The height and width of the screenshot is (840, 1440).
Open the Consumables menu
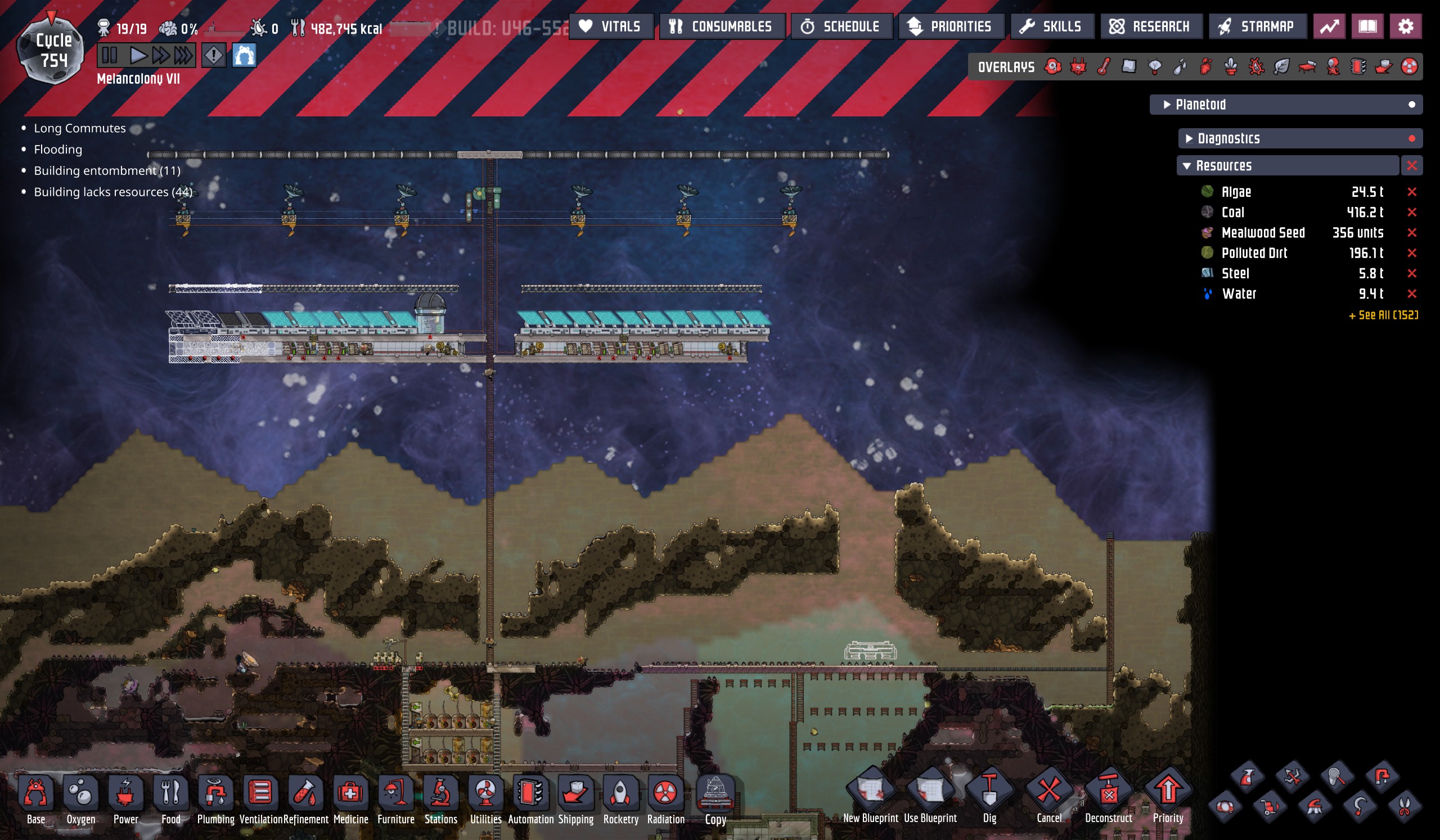coord(722,26)
